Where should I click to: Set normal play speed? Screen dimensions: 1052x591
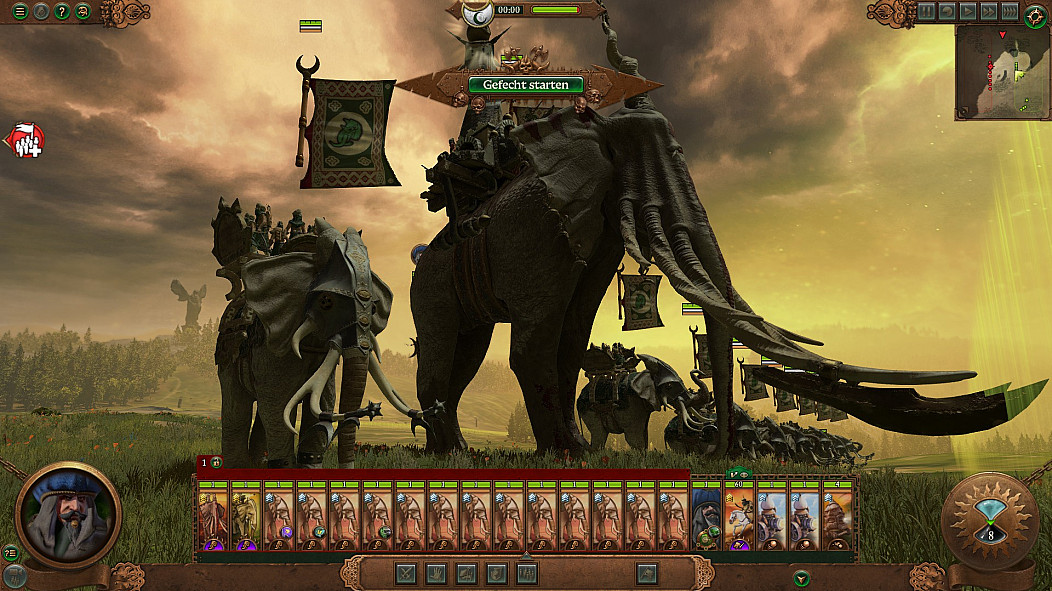(968, 11)
